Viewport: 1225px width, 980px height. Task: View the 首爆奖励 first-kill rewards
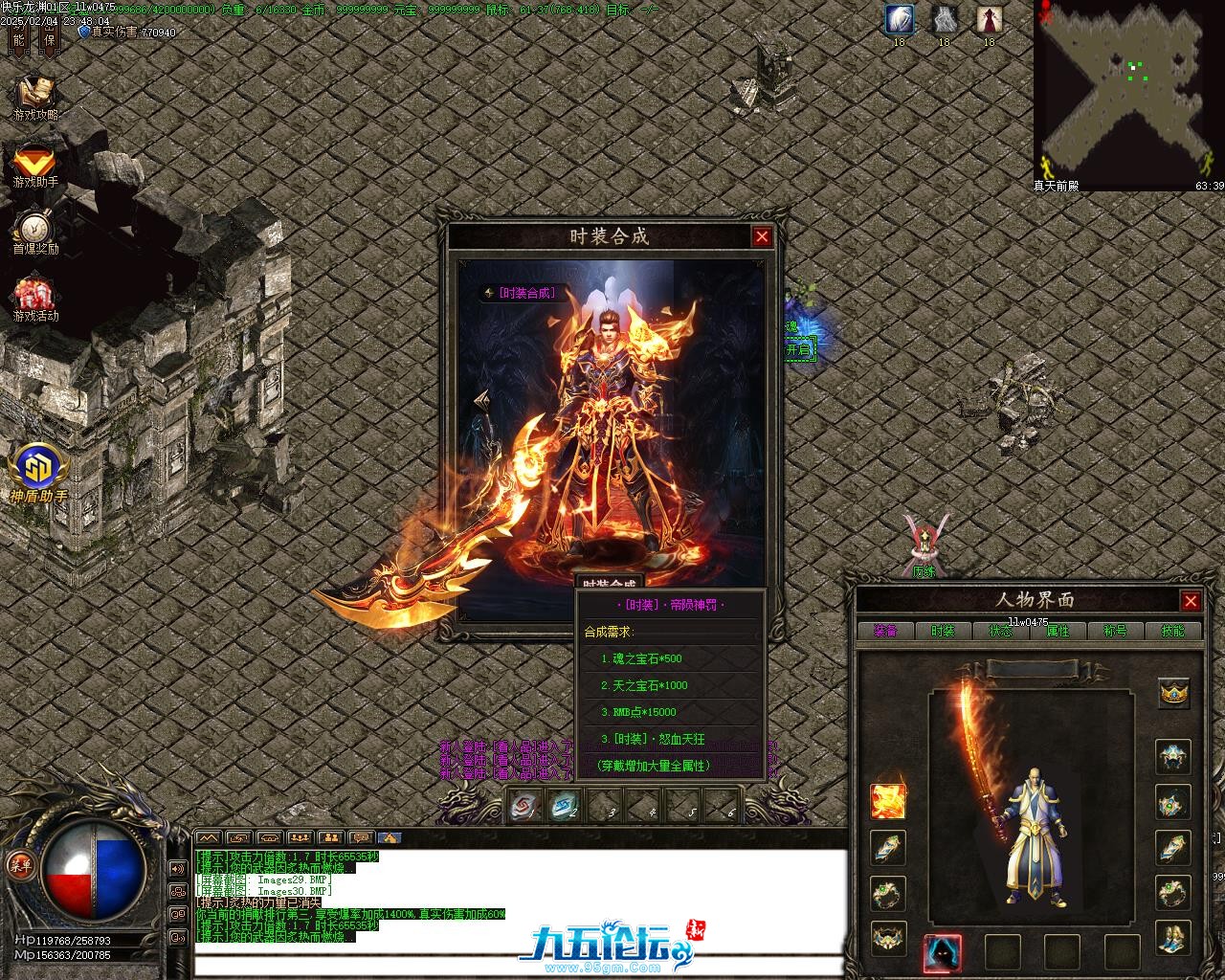[35, 233]
